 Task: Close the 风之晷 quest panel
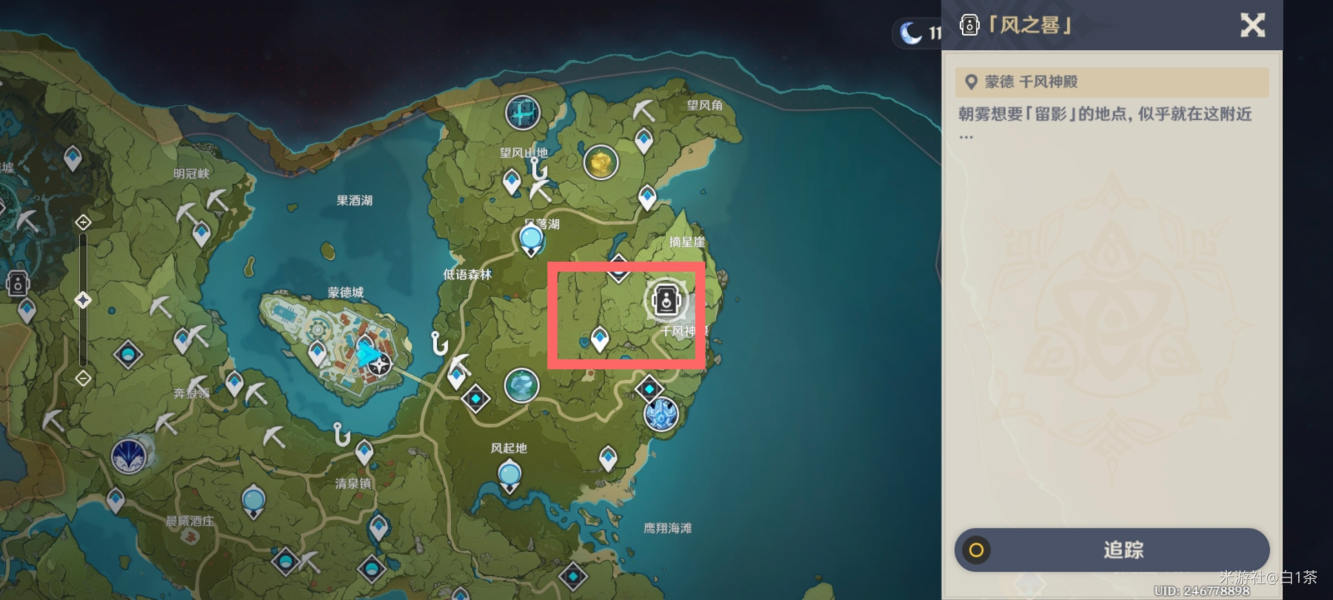point(1252,25)
